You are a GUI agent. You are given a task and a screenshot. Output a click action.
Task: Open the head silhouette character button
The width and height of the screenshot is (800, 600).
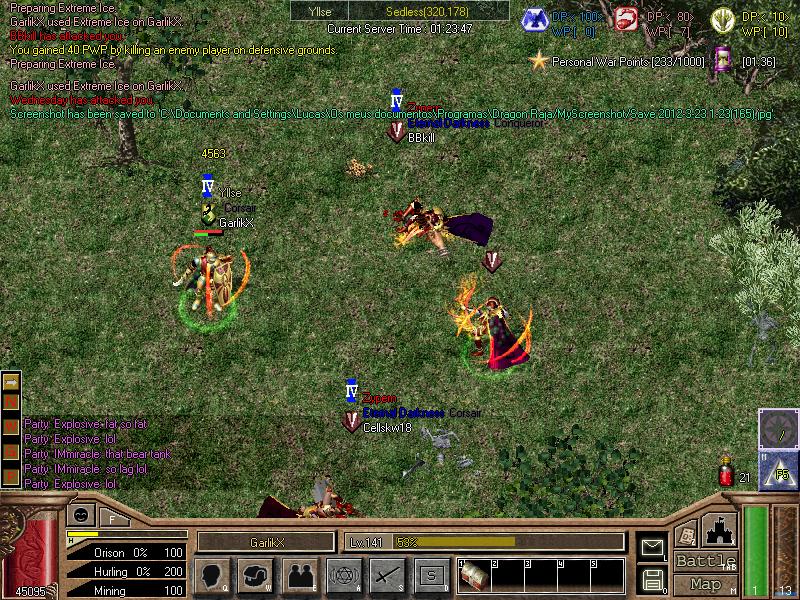(210, 575)
